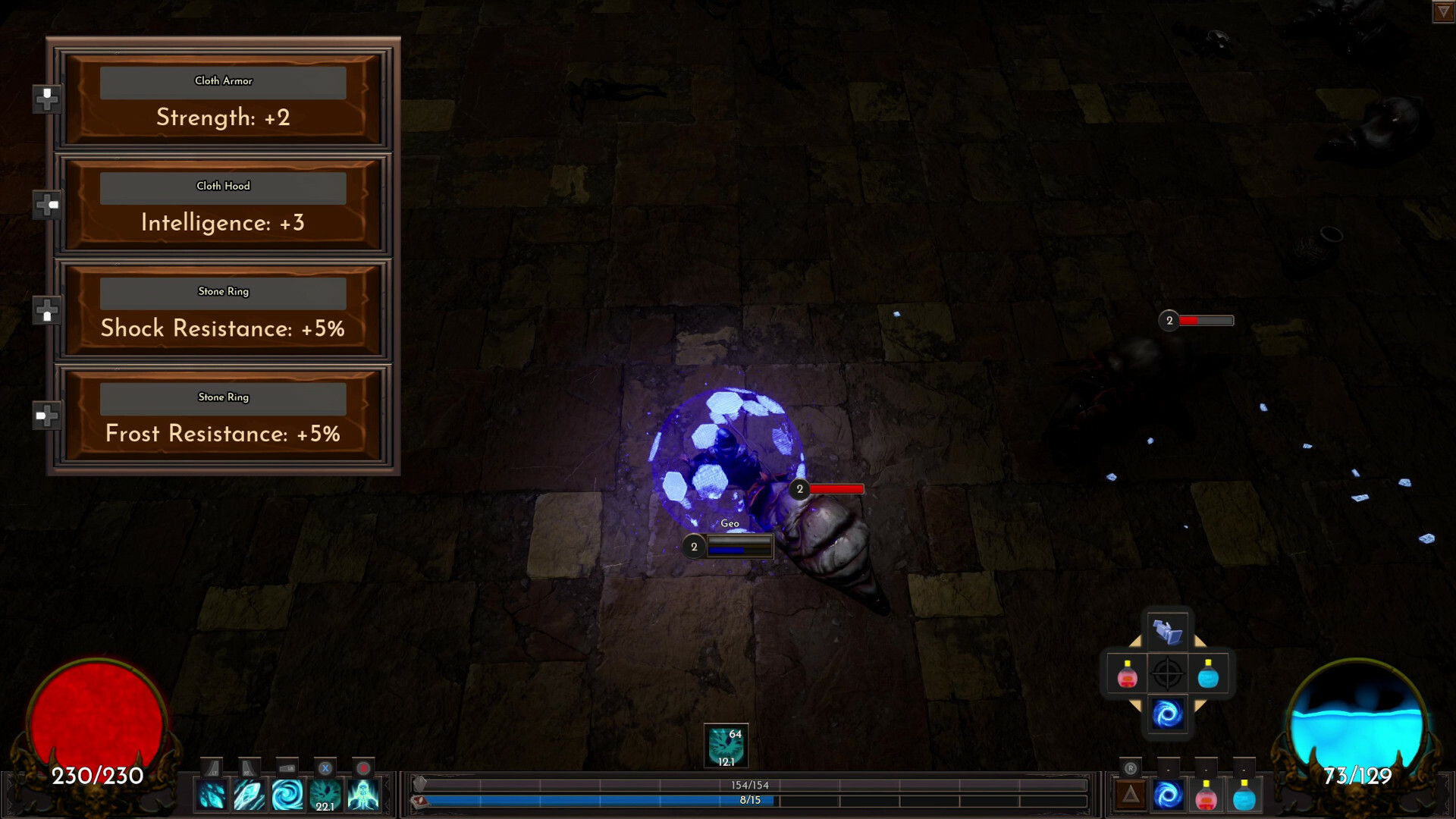The width and height of the screenshot is (1456, 819).
Task: Click the buff icon showing 12.1 above the XP bar
Action: (x=726, y=745)
